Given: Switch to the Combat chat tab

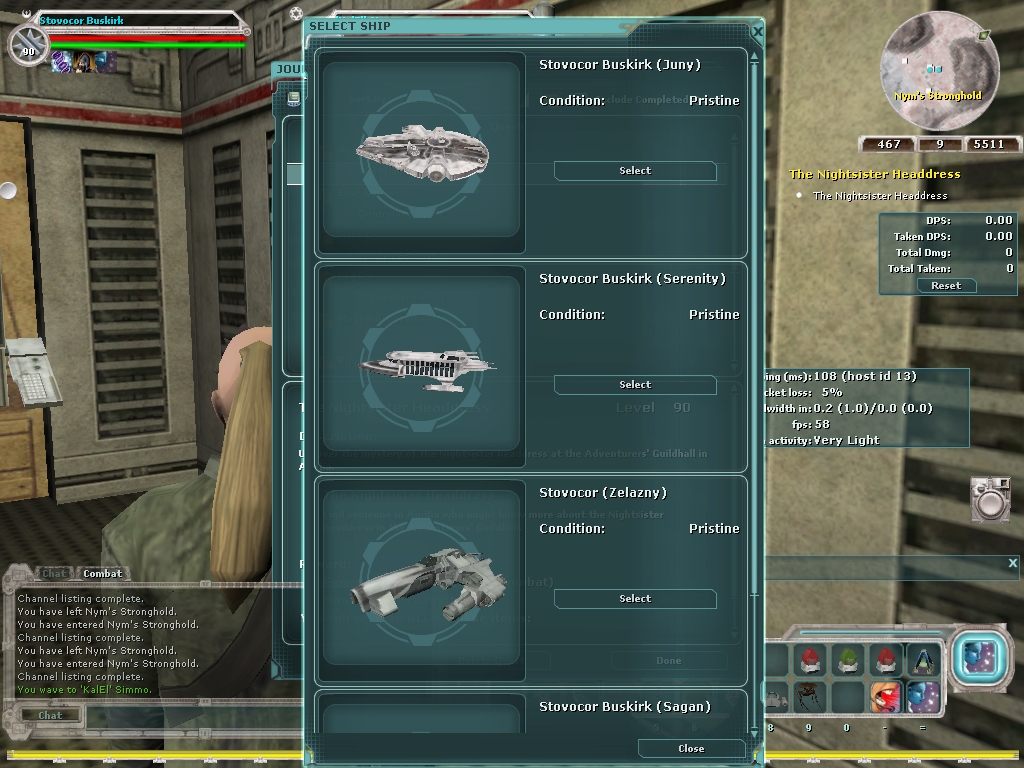Looking at the screenshot, I should (102, 573).
